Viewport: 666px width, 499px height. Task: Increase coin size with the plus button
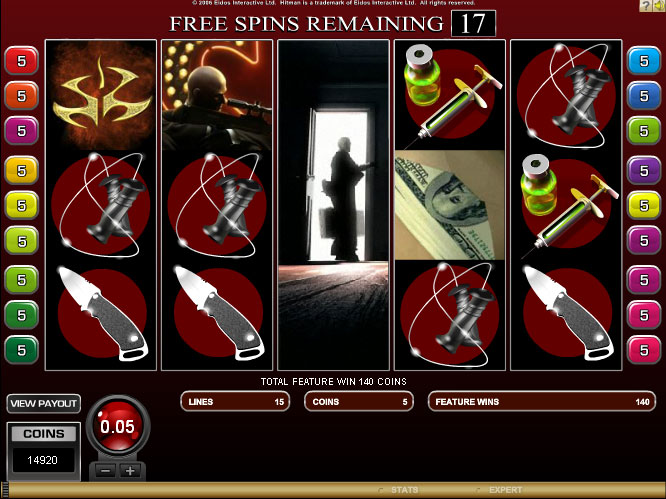click(129, 470)
